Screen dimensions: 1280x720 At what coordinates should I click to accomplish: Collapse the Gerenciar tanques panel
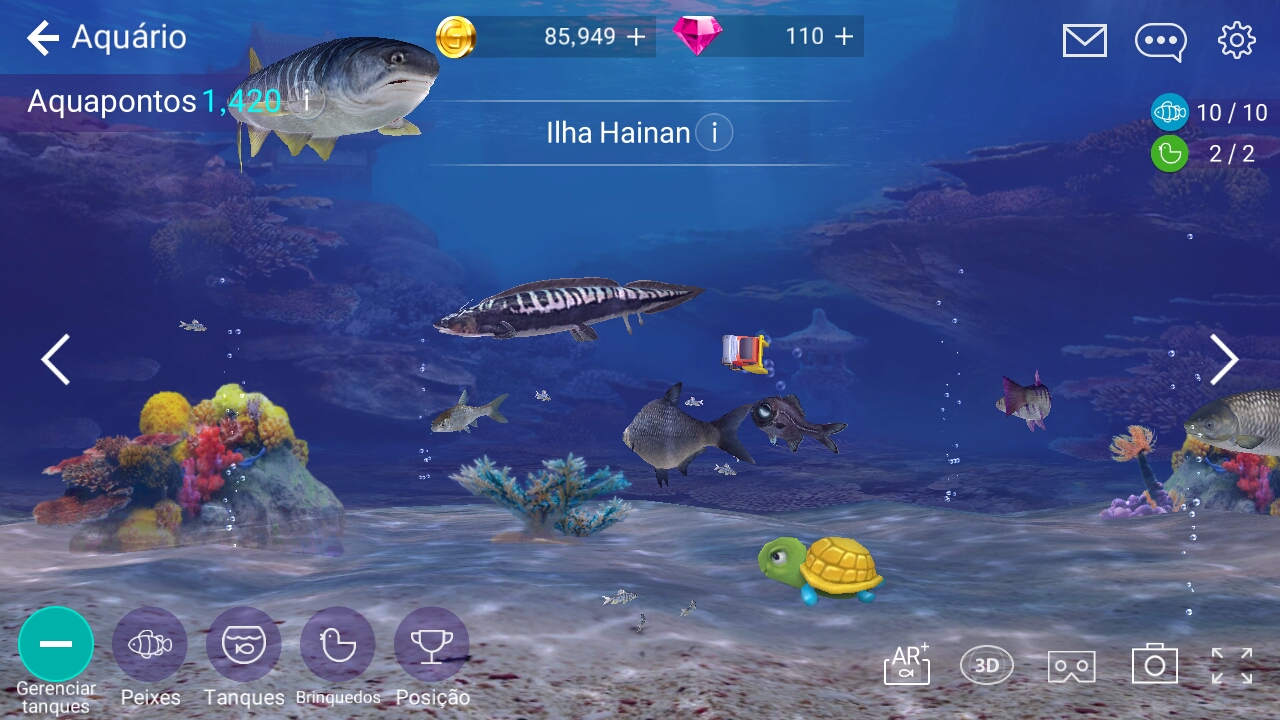click(56, 645)
